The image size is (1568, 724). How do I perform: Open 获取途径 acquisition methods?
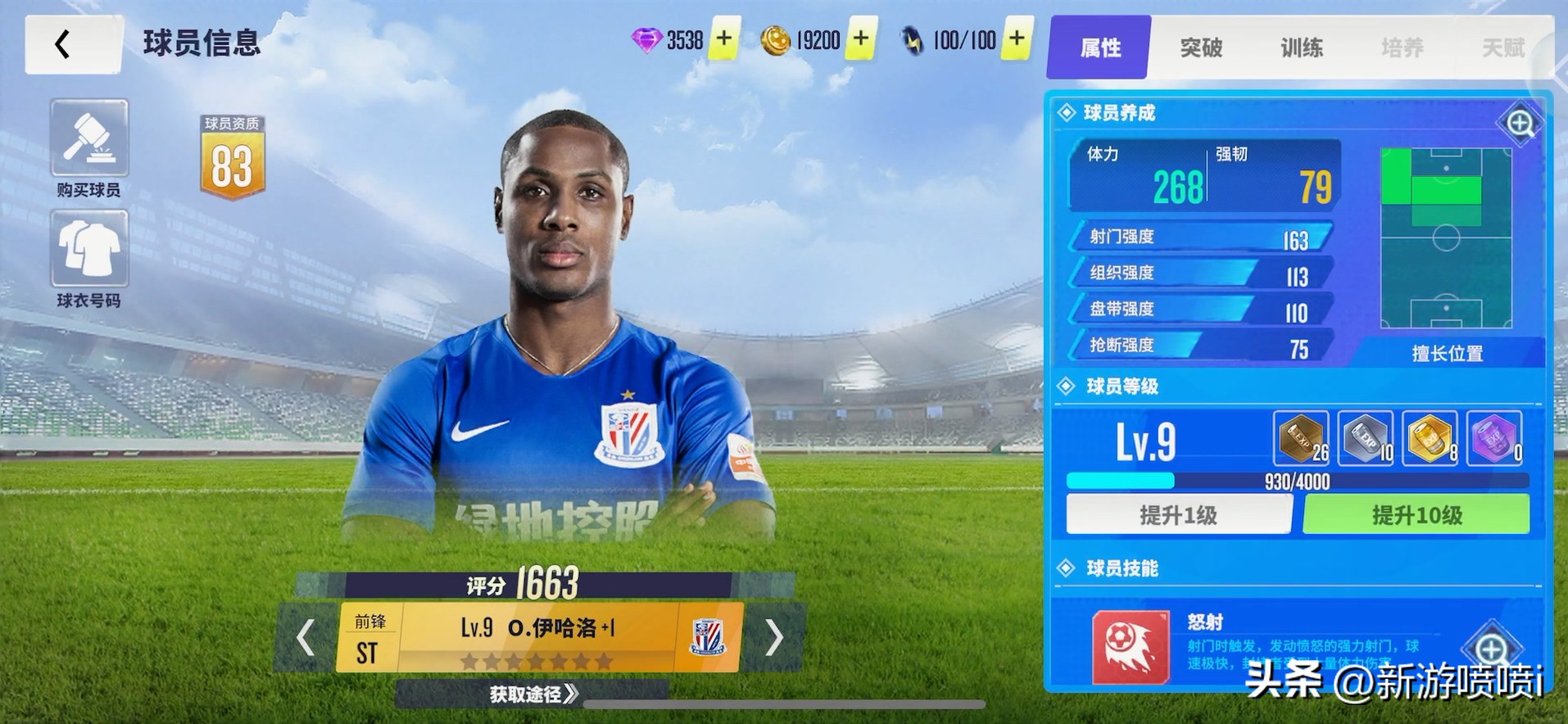[x=533, y=695]
